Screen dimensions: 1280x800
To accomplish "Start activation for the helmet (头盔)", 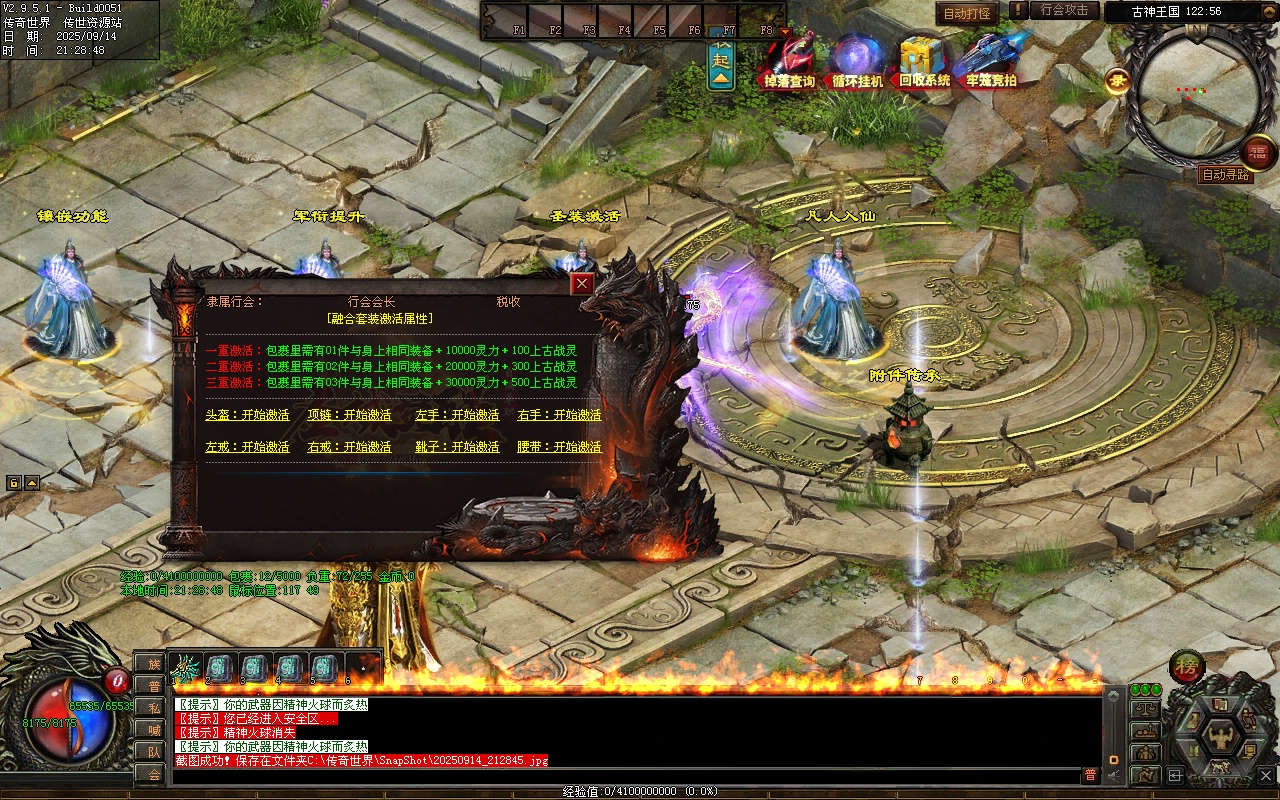I will [x=247, y=415].
